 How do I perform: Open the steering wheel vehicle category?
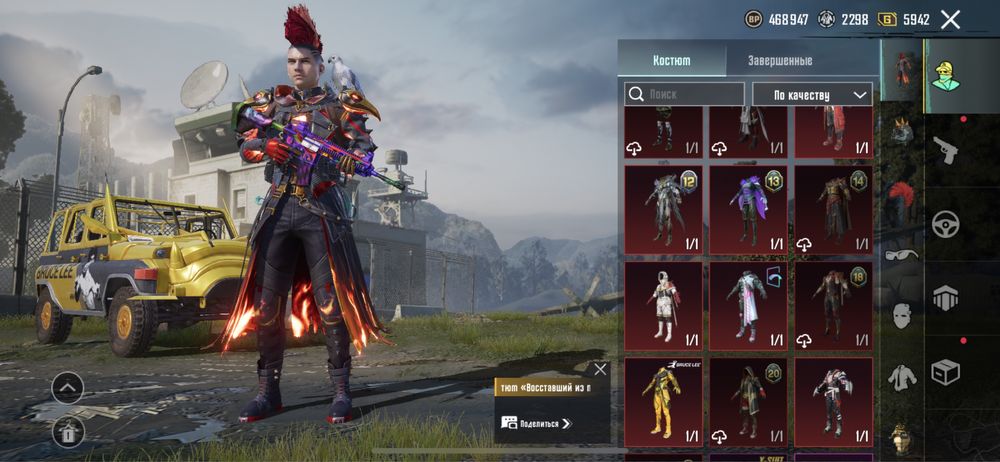[945, 224]
